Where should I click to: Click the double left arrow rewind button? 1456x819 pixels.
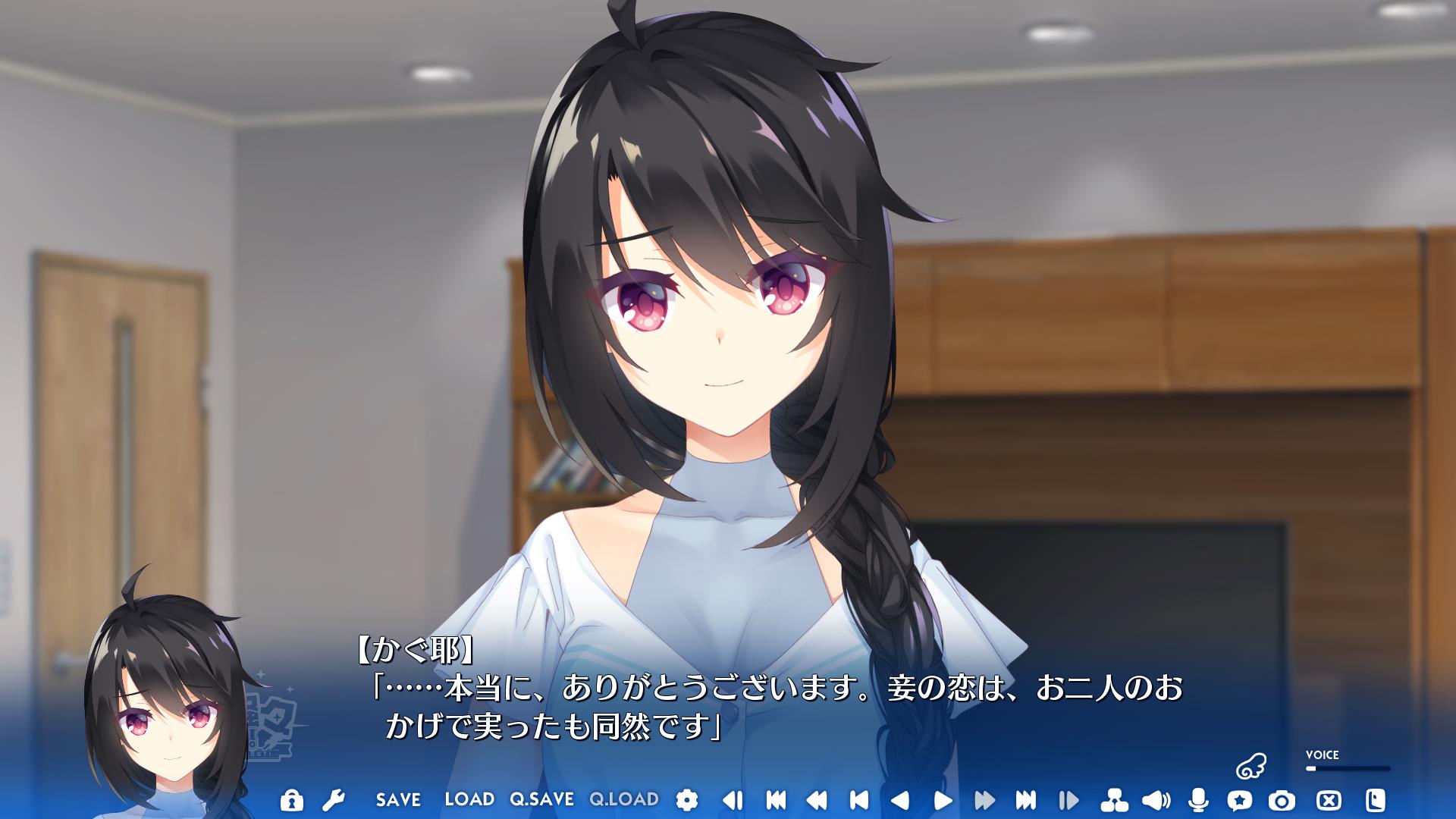tap(816, 800)
